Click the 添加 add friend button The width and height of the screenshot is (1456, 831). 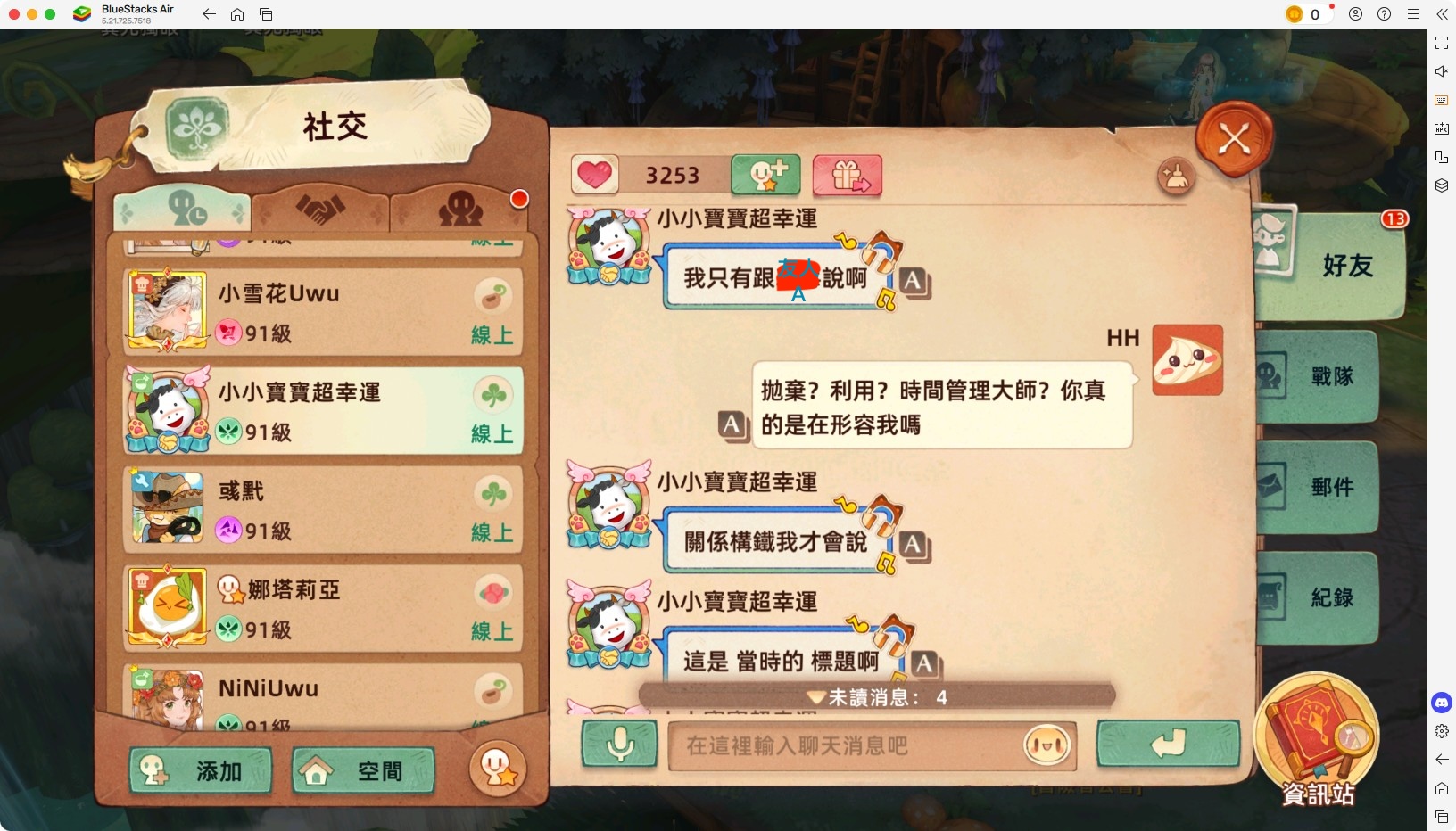pyautogui.click(x=201, y=770)
